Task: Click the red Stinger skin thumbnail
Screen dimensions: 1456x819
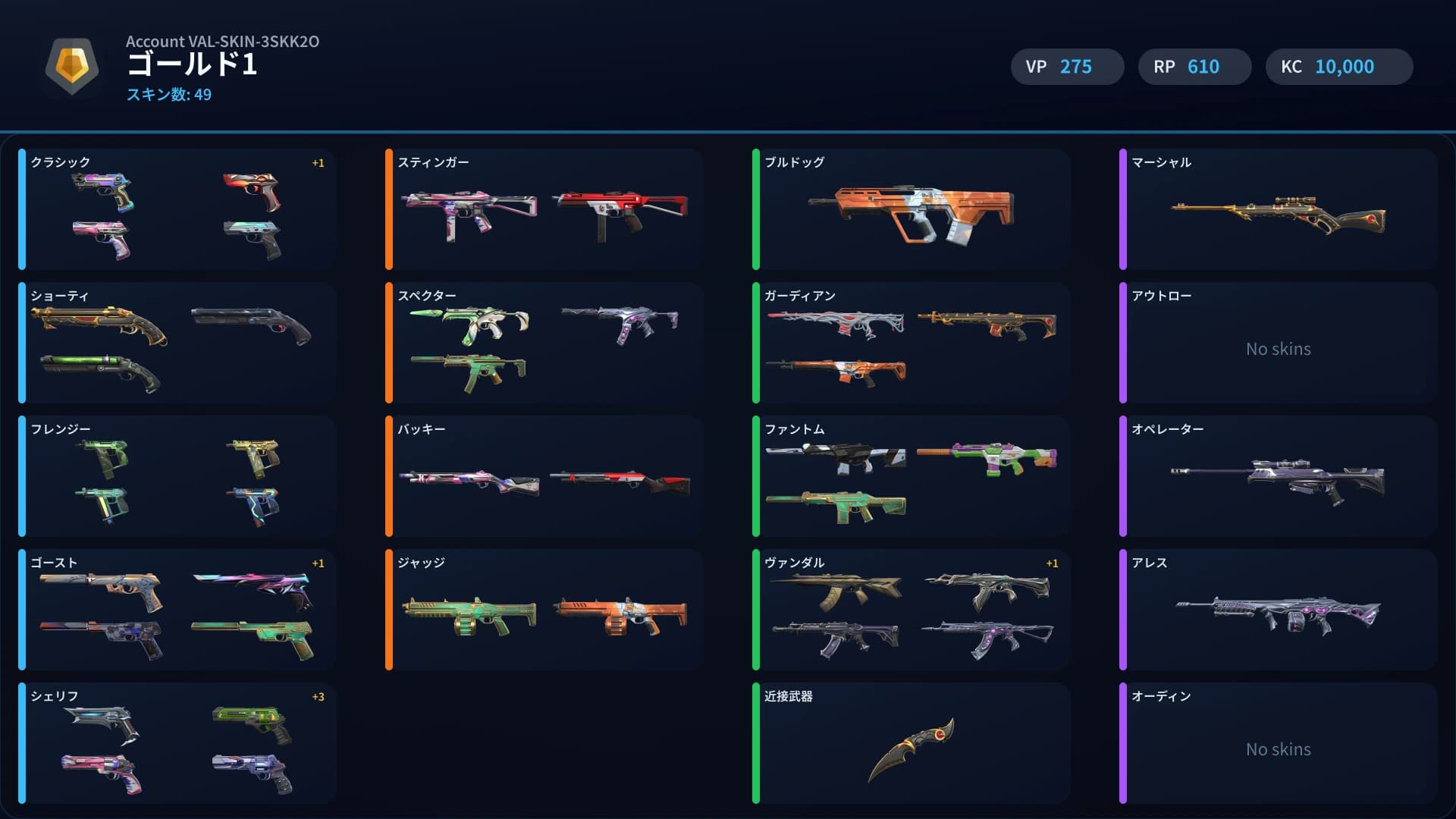Action: (623, 211)
